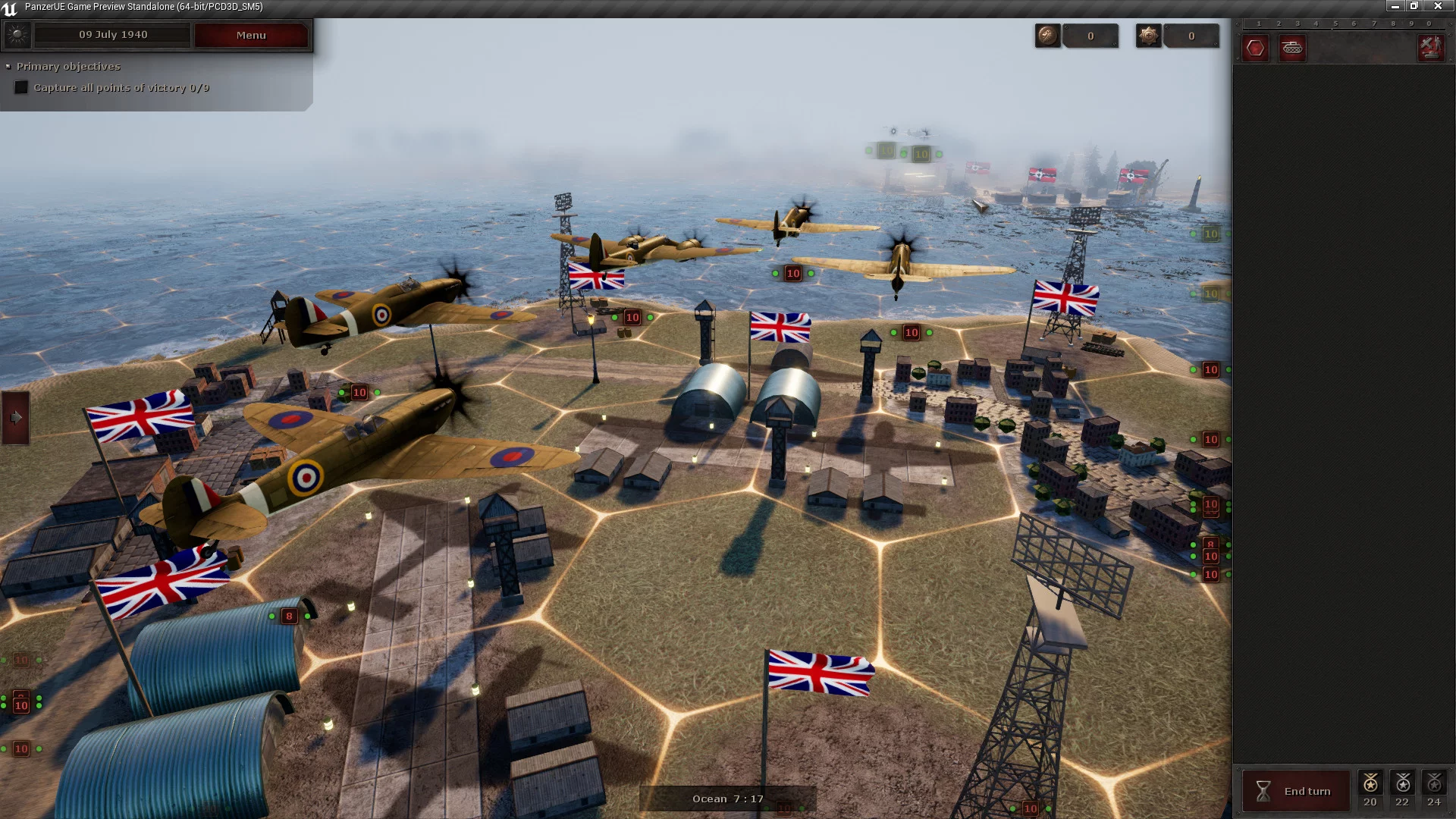The width and height of the screenshot is (1456, 819).
Task: Click the sun weather icon
Action: (x=17, y=35)
